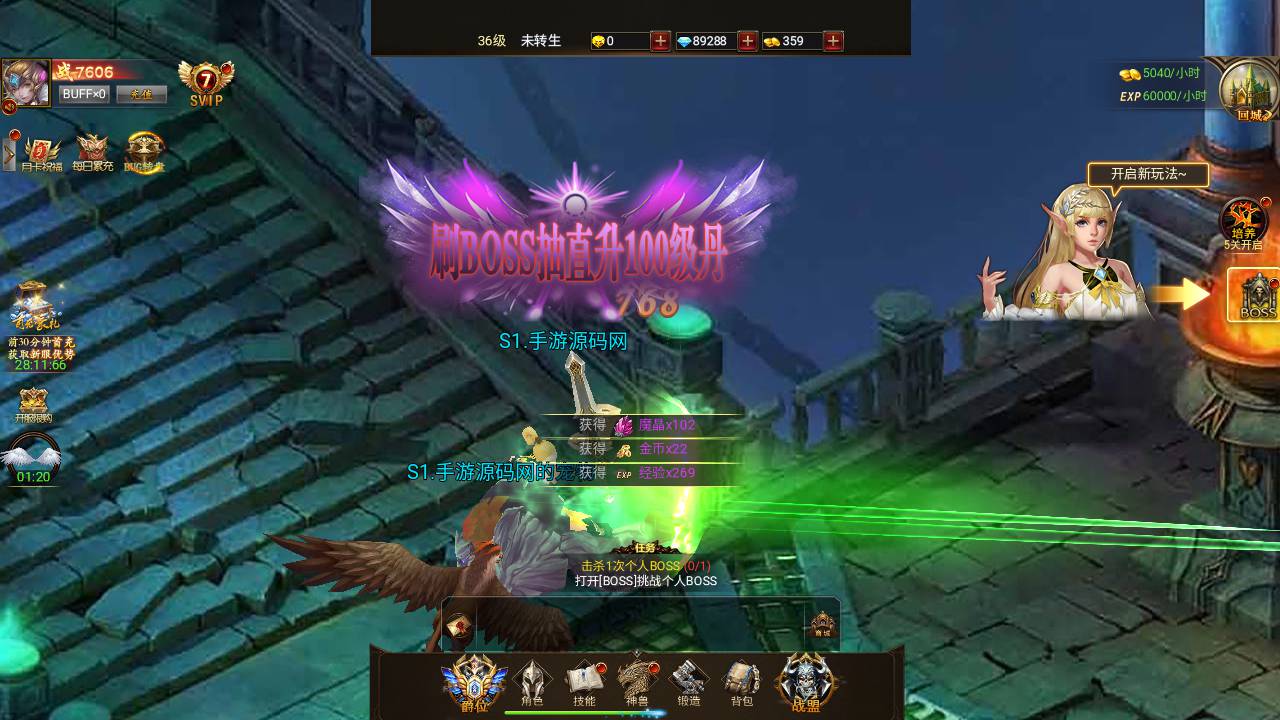
Task: Collapse the left event panel arrow
Action: click(8, 150)
